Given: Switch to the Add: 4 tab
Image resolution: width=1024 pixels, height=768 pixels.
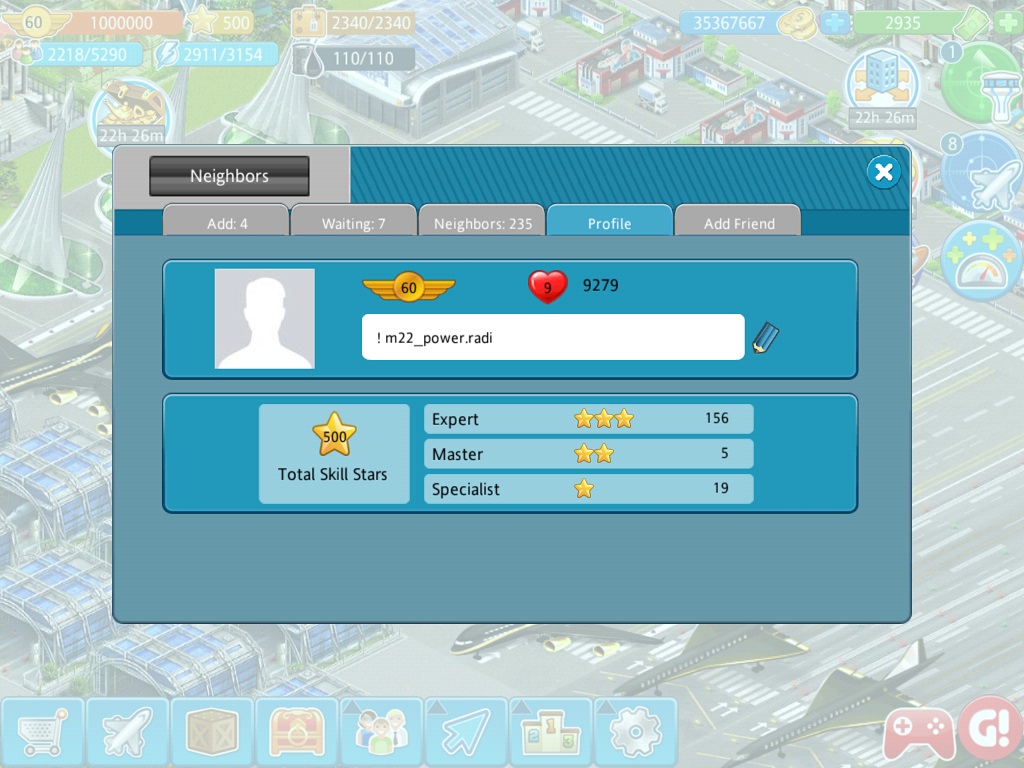Looking at the screenshot, I should coord(227,223).
